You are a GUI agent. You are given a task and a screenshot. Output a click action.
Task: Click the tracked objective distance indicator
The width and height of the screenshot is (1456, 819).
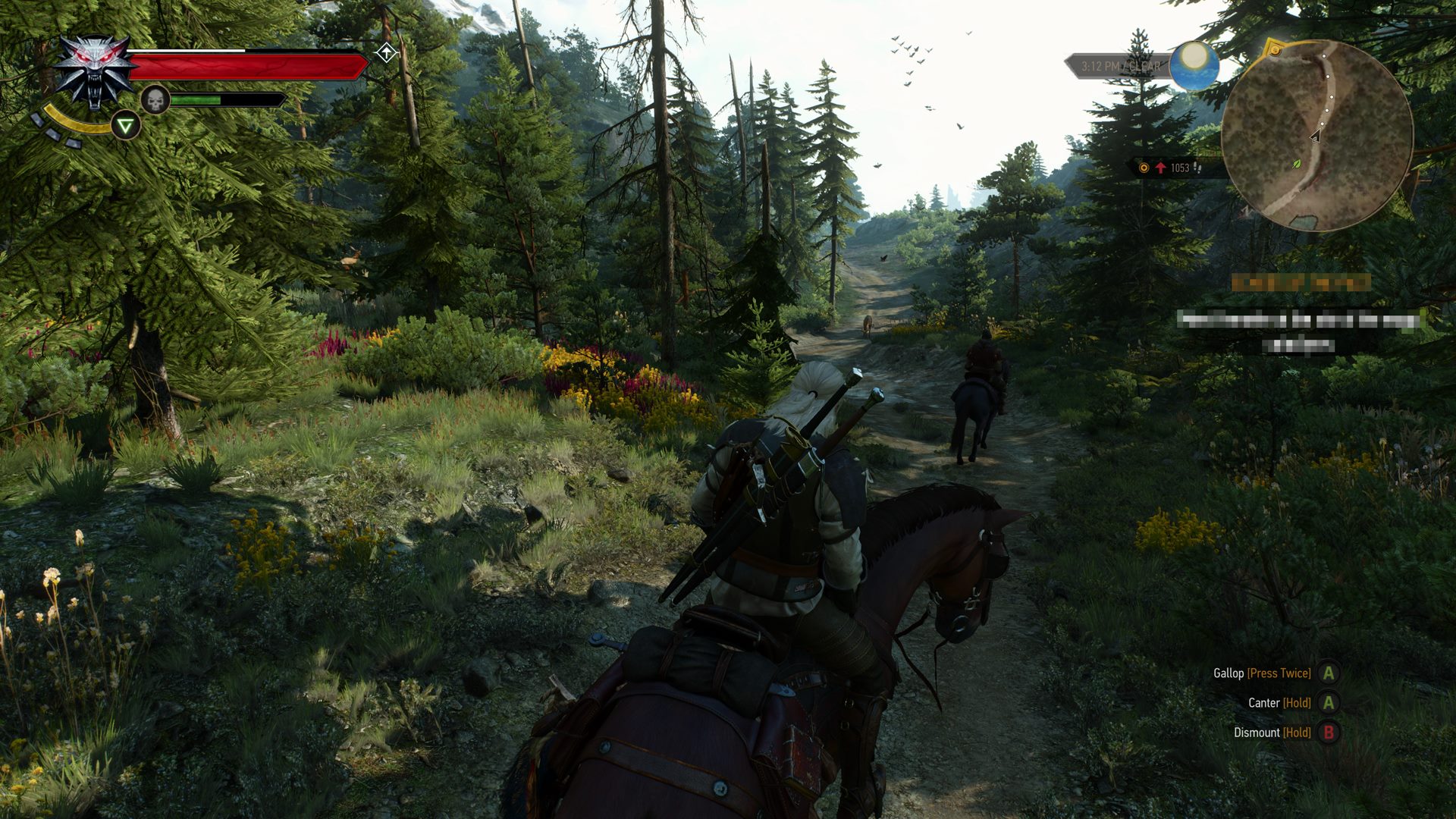[x=1175, y=168]
